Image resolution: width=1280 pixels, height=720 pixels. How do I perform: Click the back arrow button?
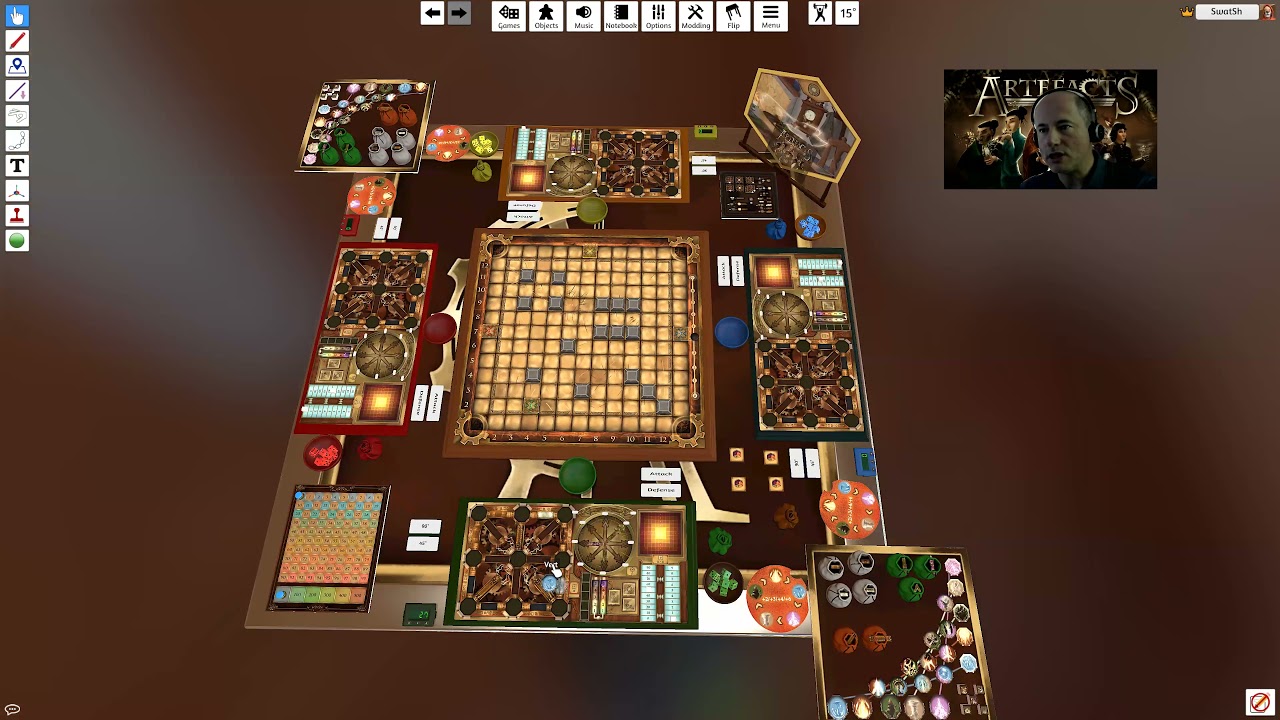point(432,13)
